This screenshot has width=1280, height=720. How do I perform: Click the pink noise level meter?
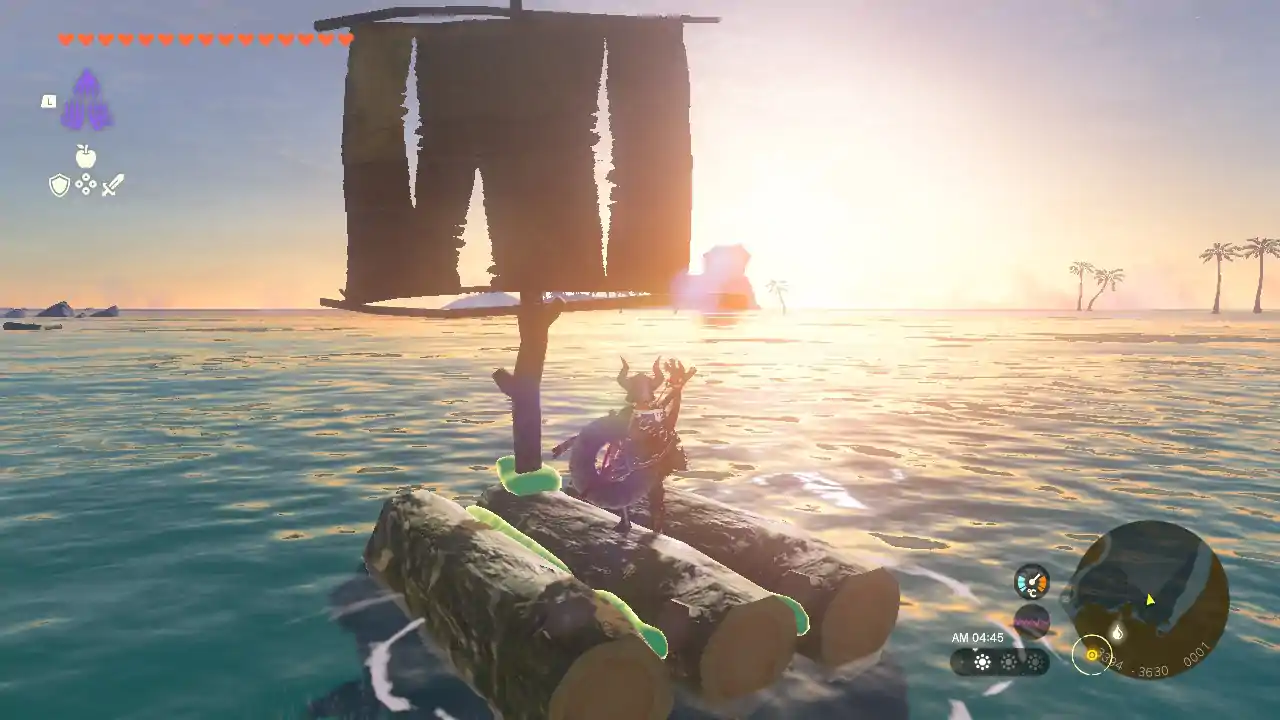click(x=1031, y=621)
